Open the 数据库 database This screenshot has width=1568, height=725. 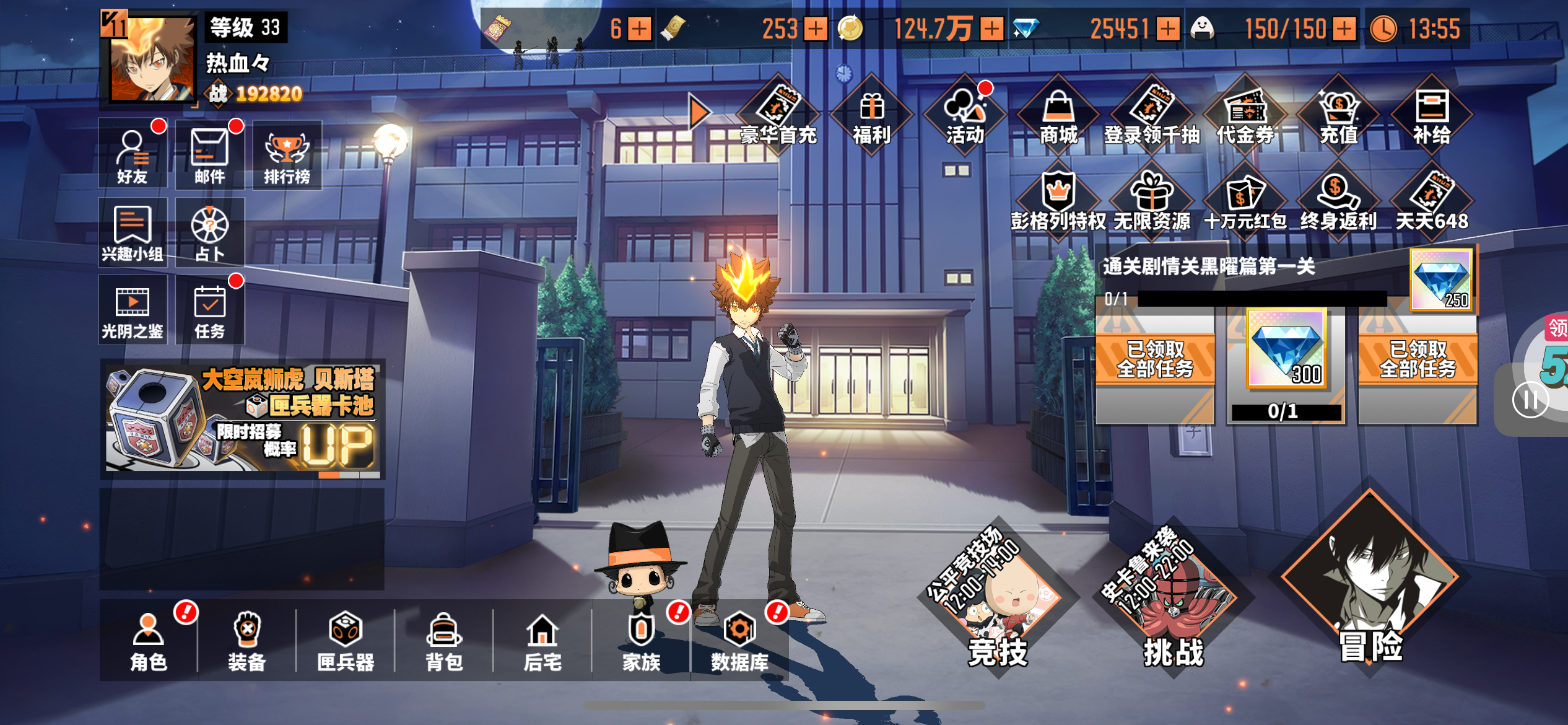739,641
